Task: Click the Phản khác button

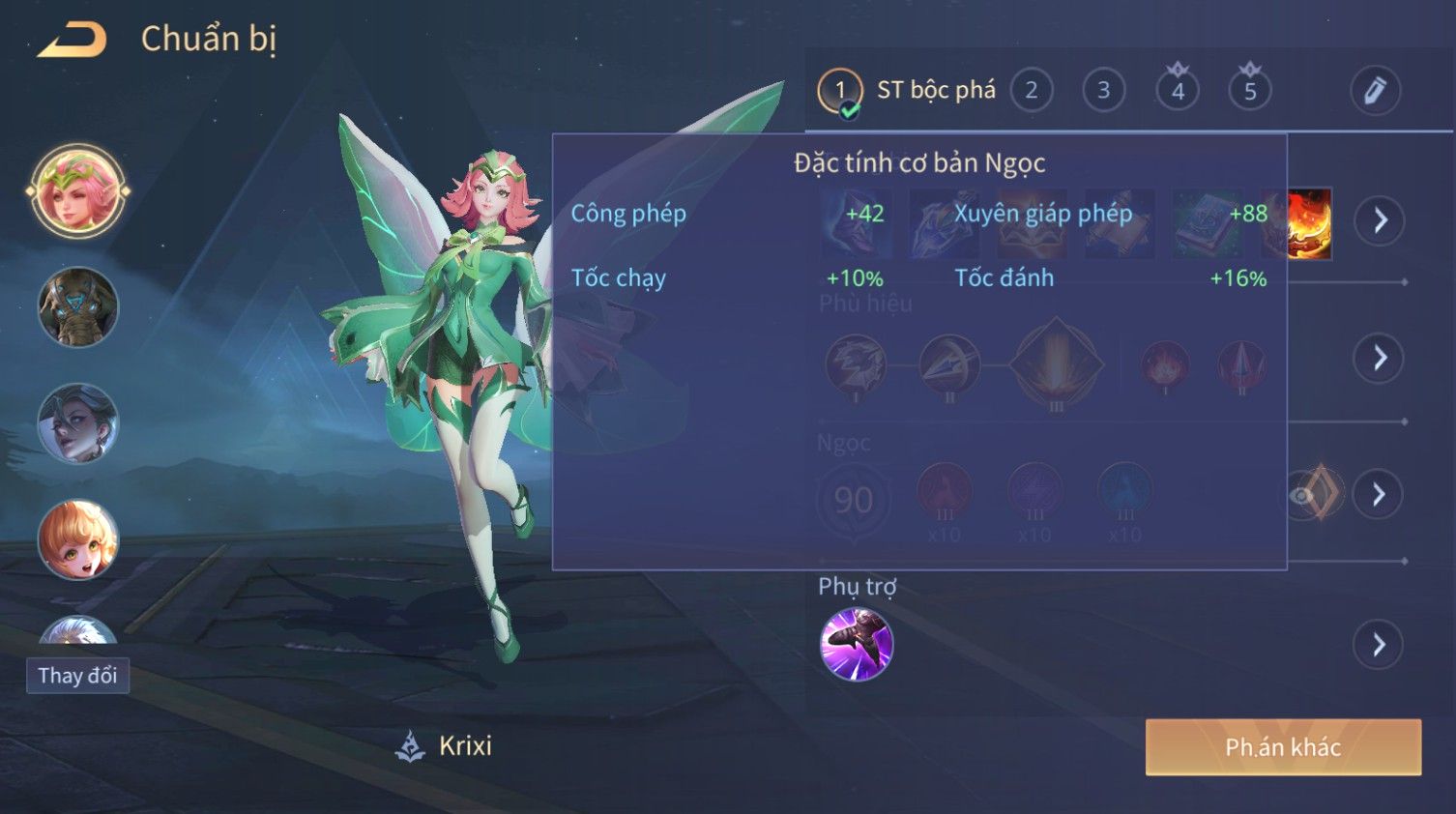Action: point(1283,747)
